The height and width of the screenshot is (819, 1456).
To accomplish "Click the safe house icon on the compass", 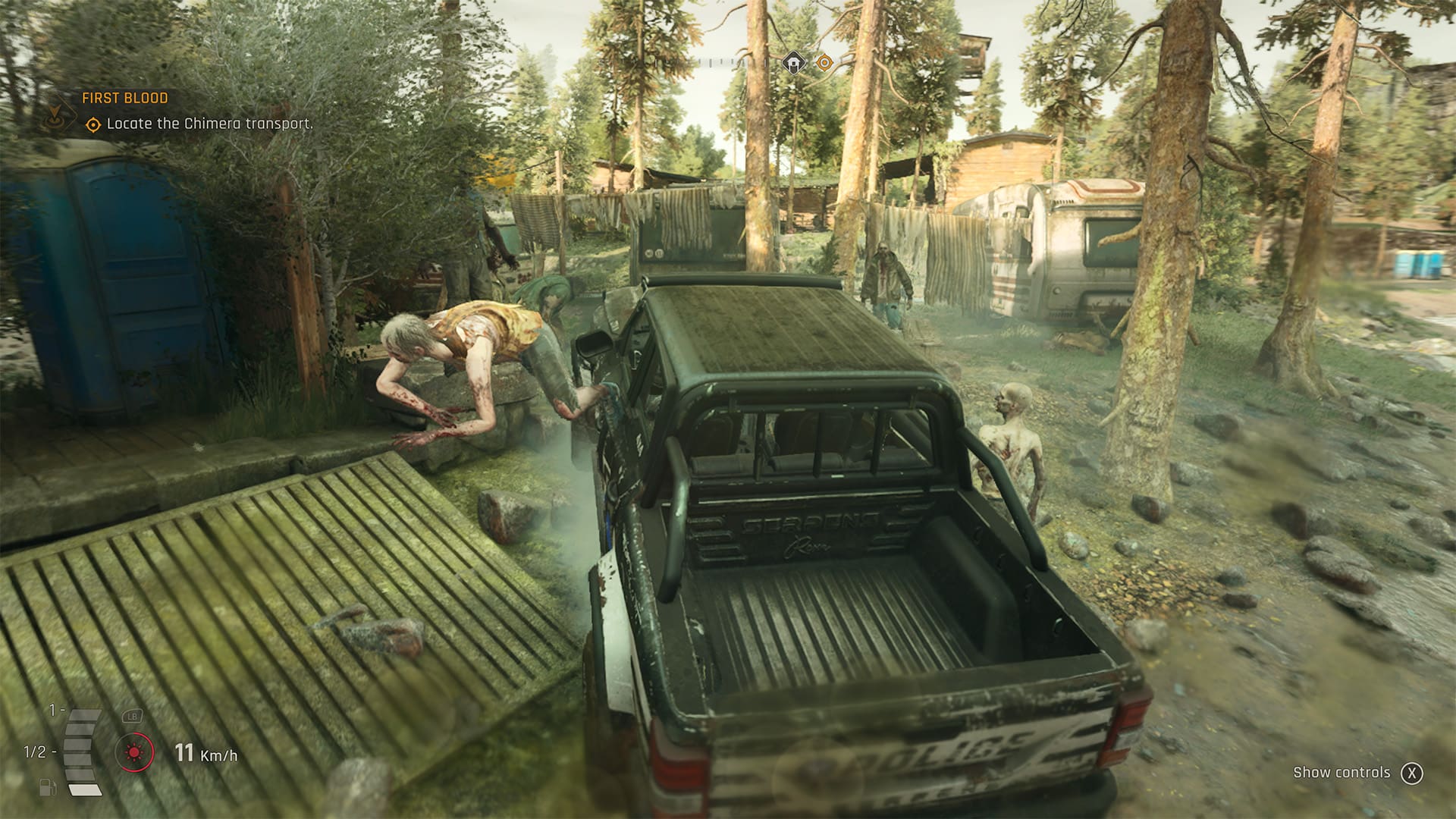I will coord(793,62).
